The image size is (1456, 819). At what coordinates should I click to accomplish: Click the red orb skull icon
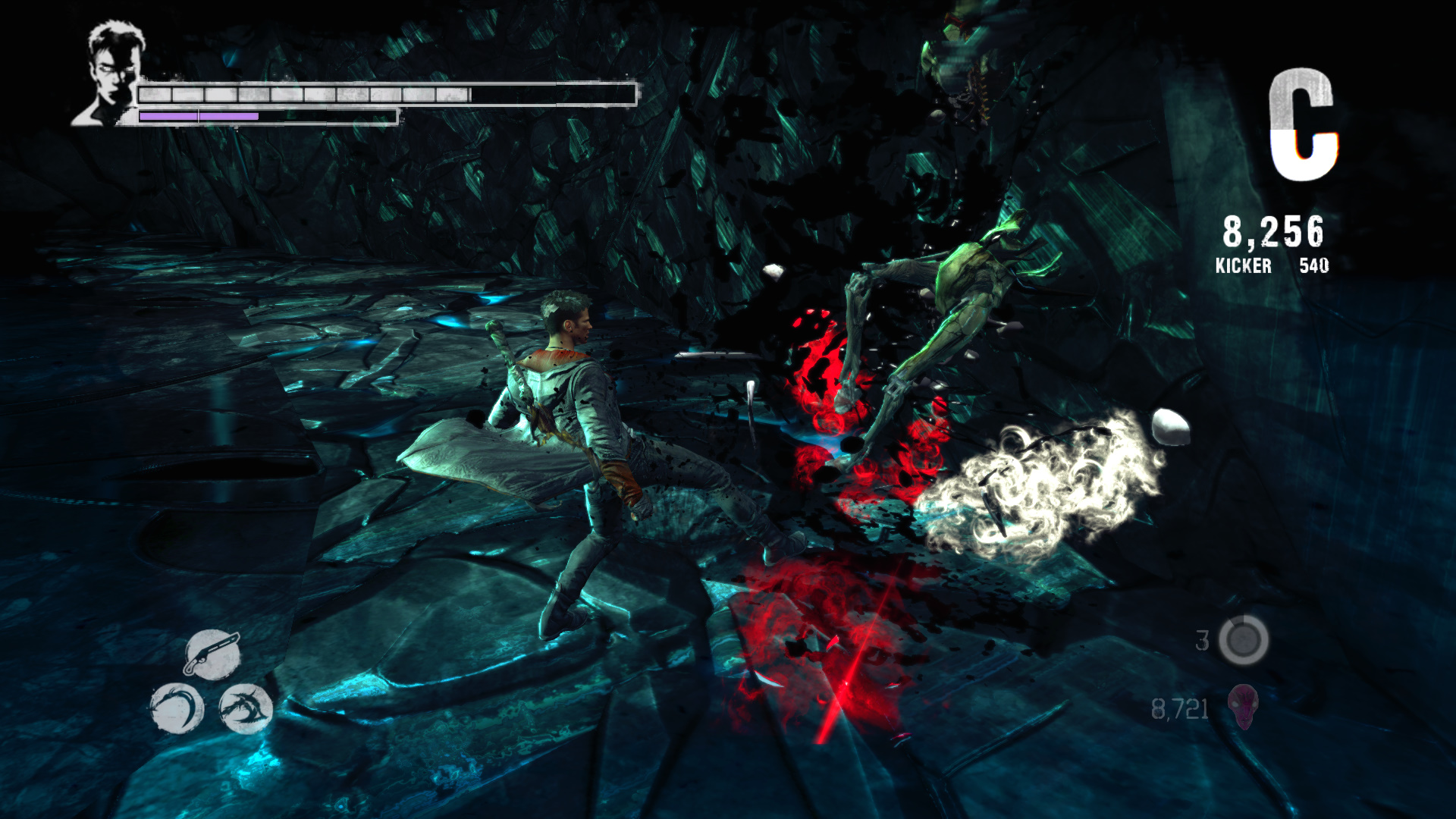click(x=1243, y=706)
